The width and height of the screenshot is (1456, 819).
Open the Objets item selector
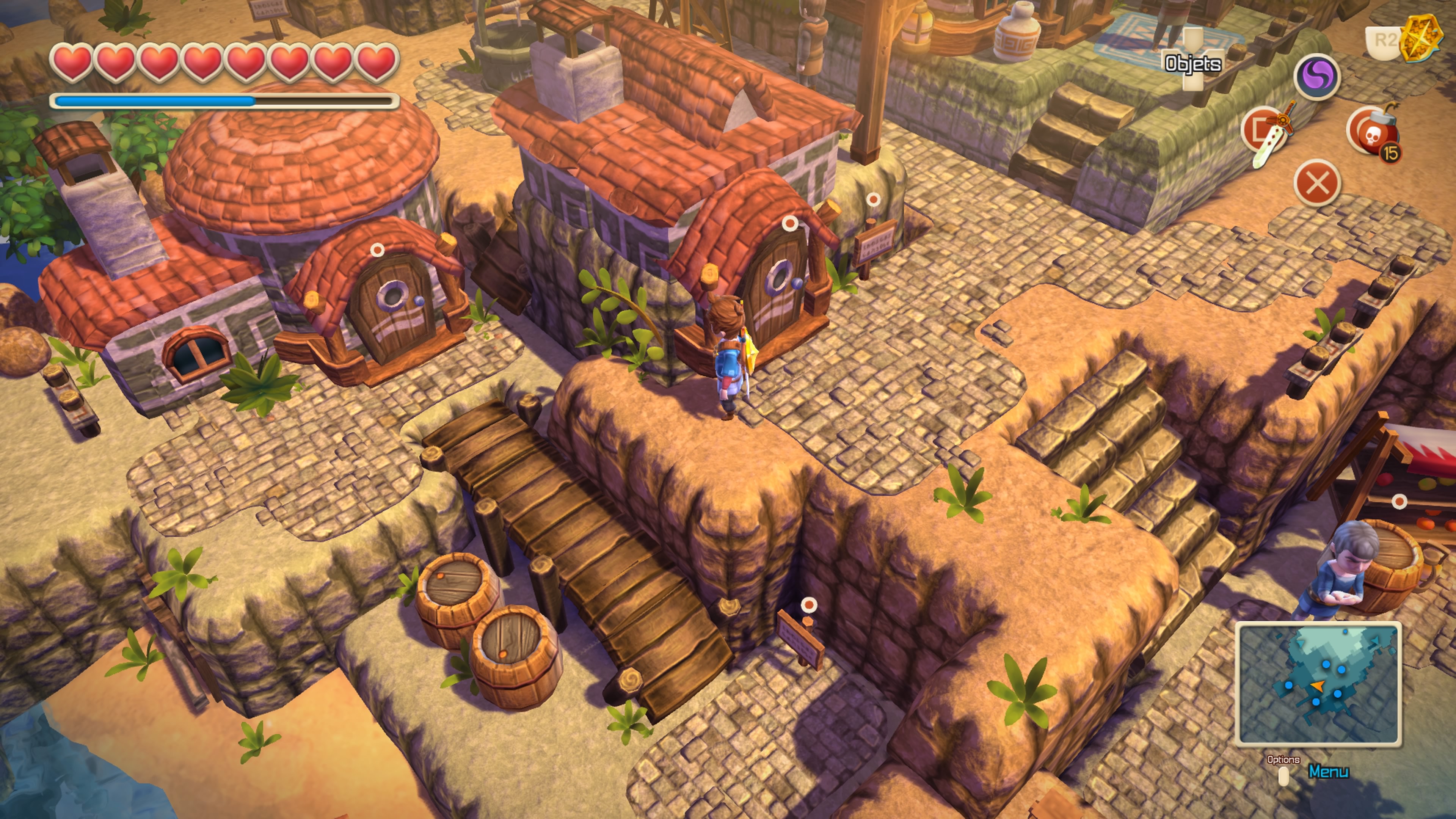point(1192,63)
